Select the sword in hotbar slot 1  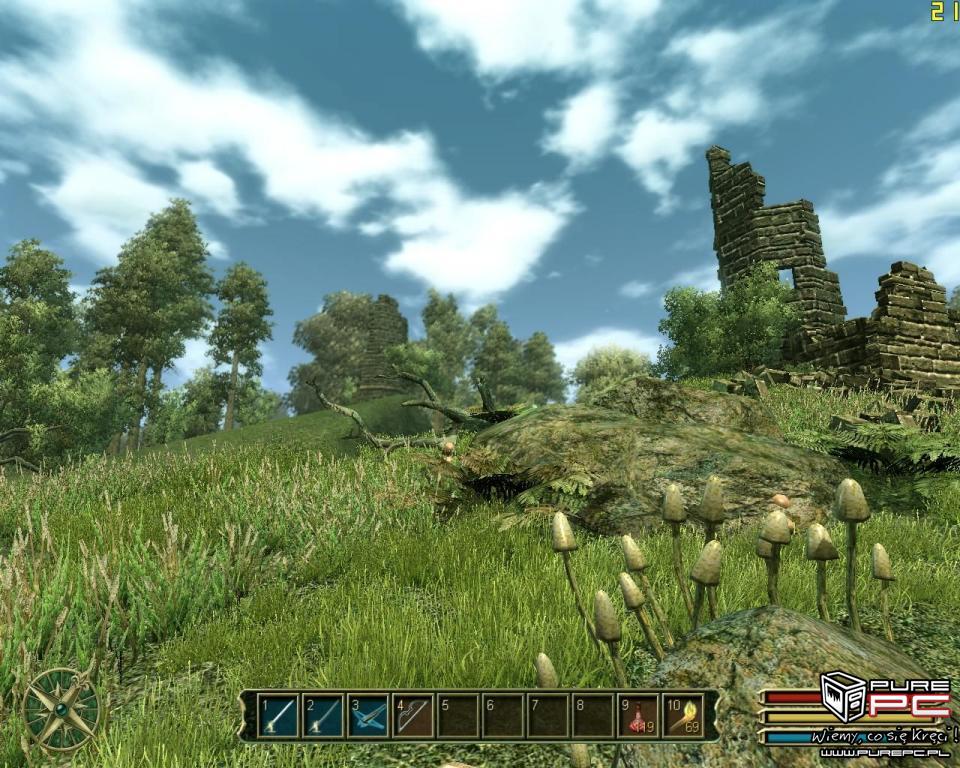pyautogui.click(x=278, y=716)
